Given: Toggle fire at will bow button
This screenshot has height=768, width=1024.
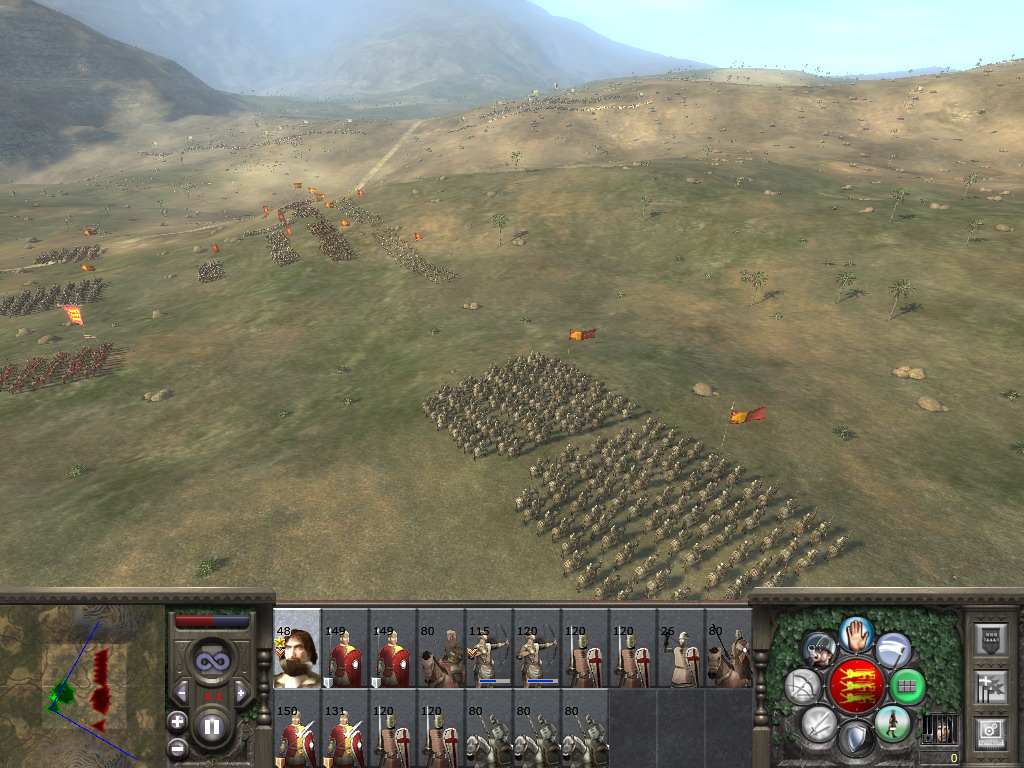Looking at the screenshot, I should [804, 686].
